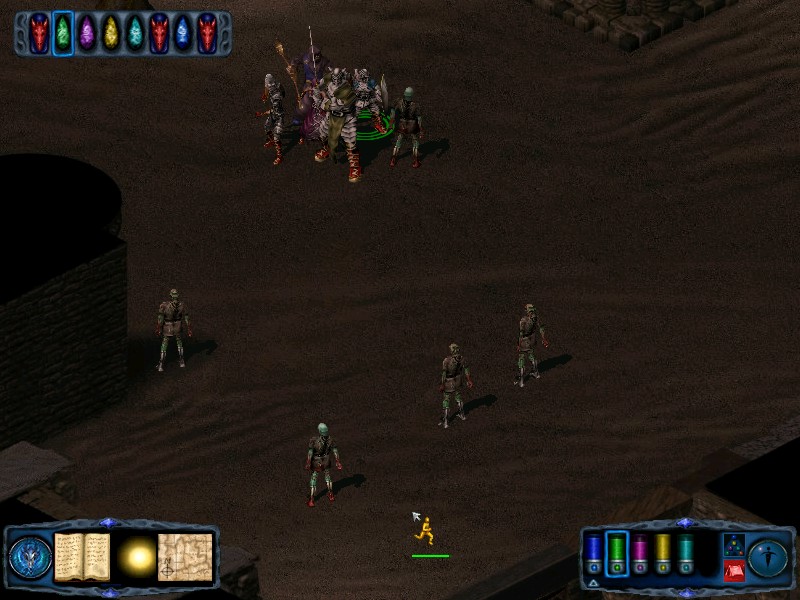Screen dimensions: 800x600
Task: Select the green canister slot
Action: [617, 553]
